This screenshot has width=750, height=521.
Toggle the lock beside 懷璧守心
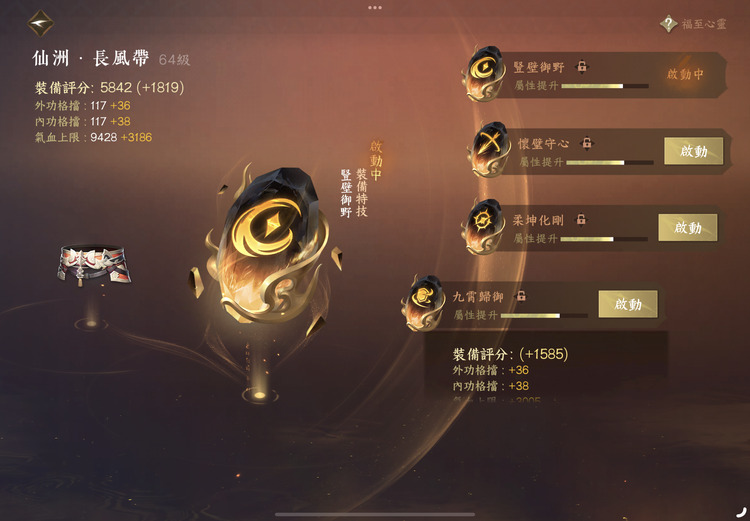coord(587,143)
